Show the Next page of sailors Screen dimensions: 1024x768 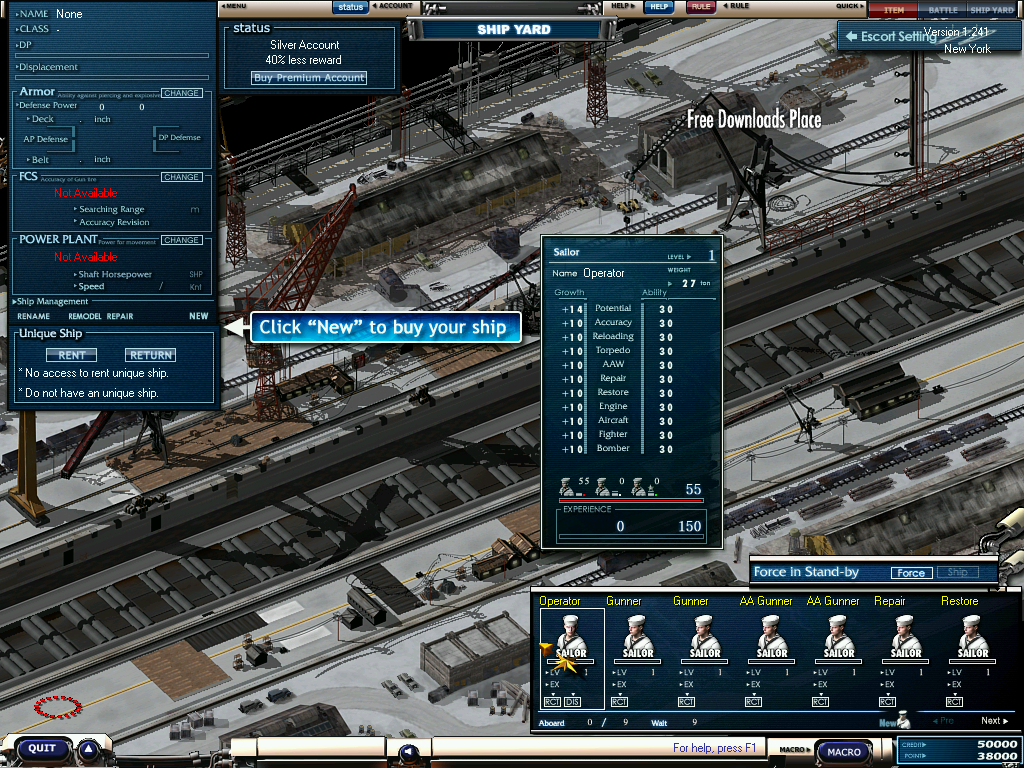tap(993, 721)
